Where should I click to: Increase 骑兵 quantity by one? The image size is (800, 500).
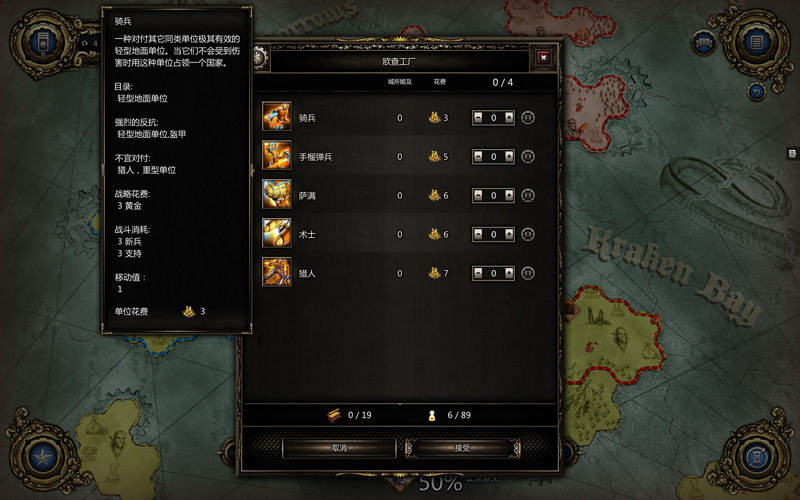tap(509, 117)
